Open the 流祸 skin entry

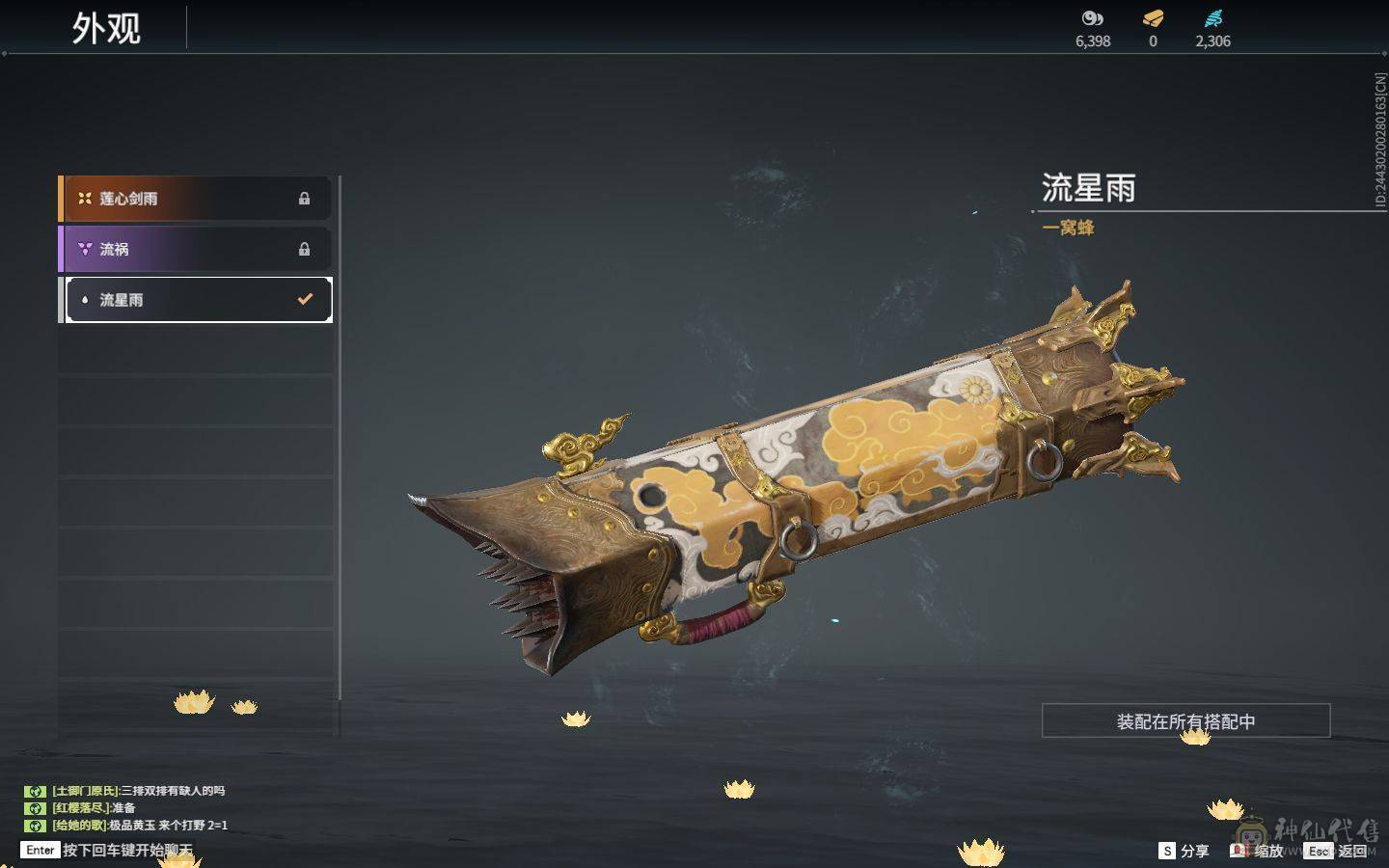point(193,249)
